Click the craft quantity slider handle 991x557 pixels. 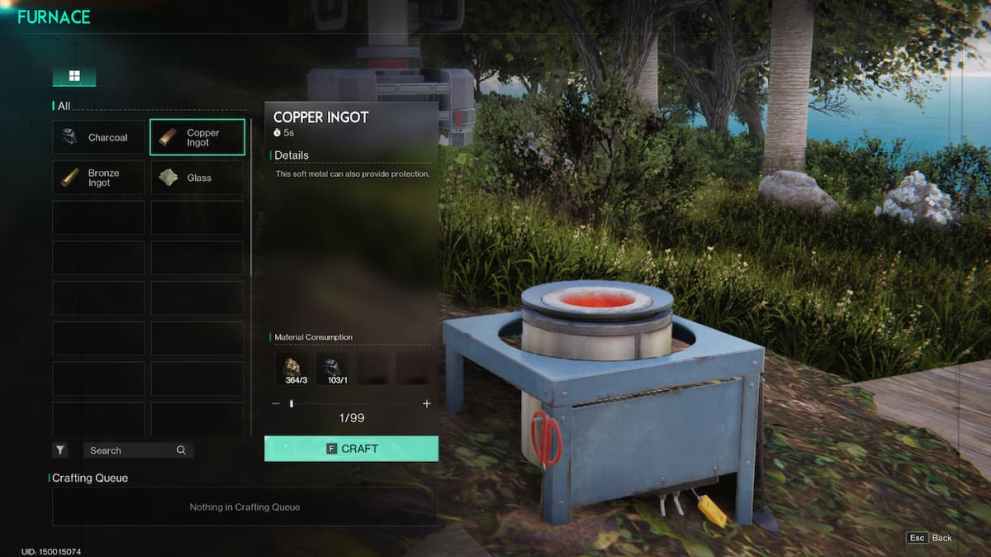291,404
